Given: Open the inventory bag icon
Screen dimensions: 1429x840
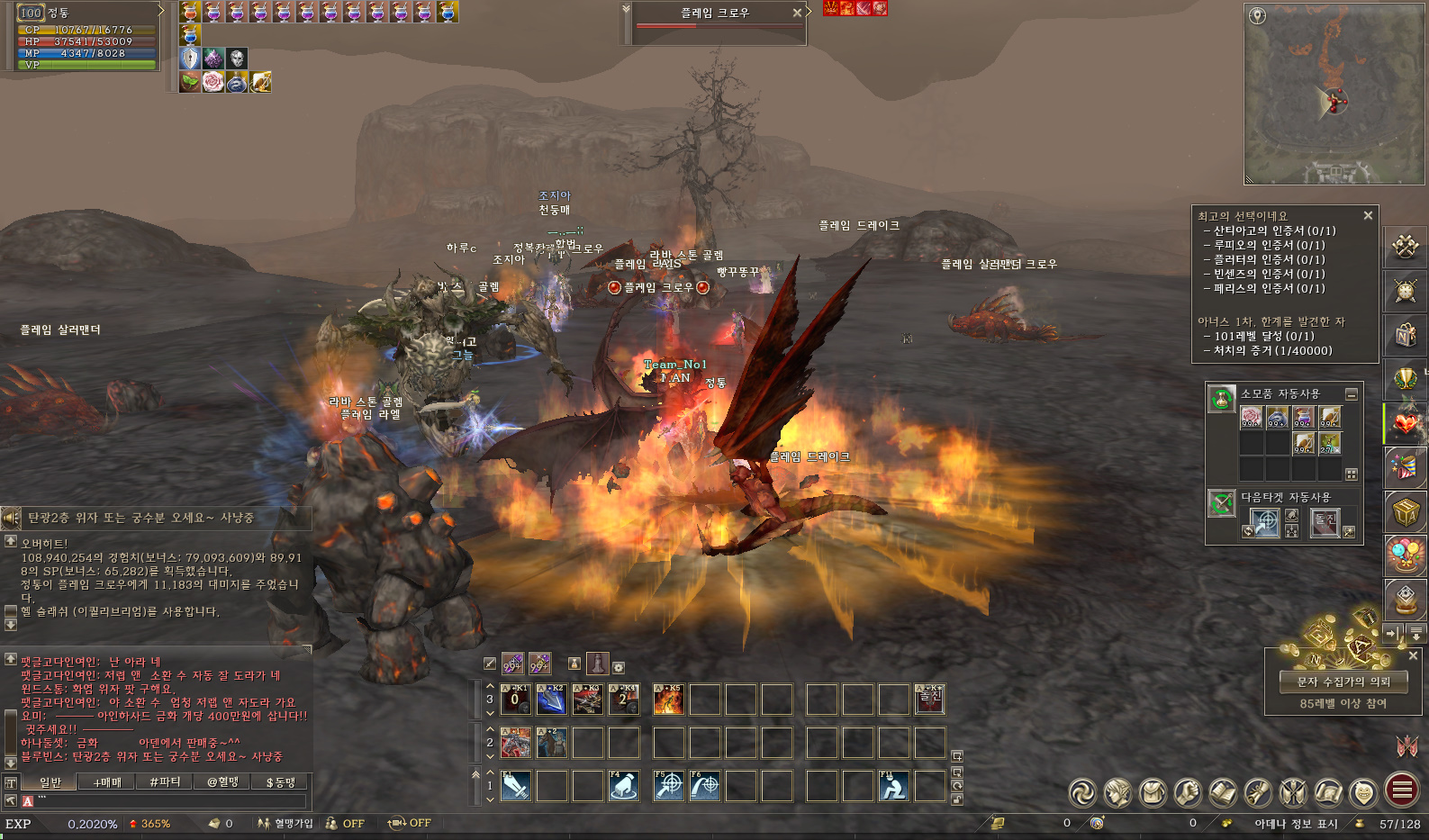Looking at the screenshot, I should [x=1153, y=792].
